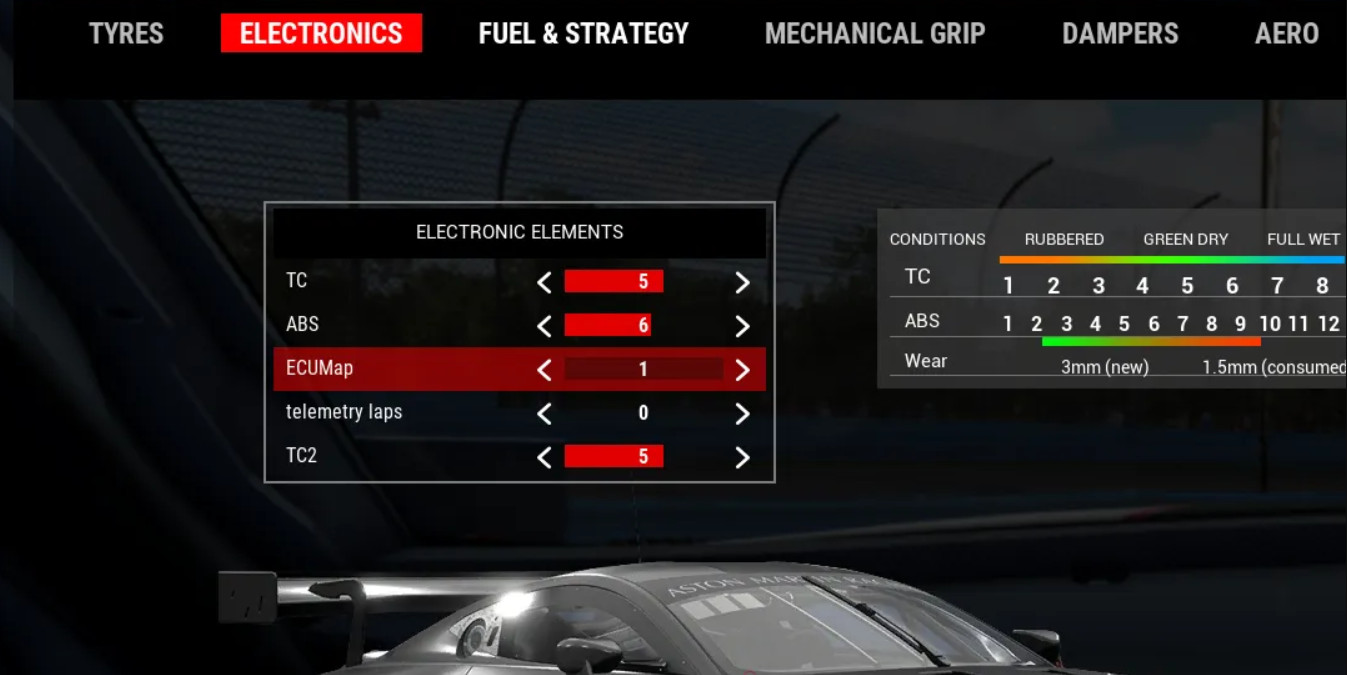Increase the TC2 value

742,458
